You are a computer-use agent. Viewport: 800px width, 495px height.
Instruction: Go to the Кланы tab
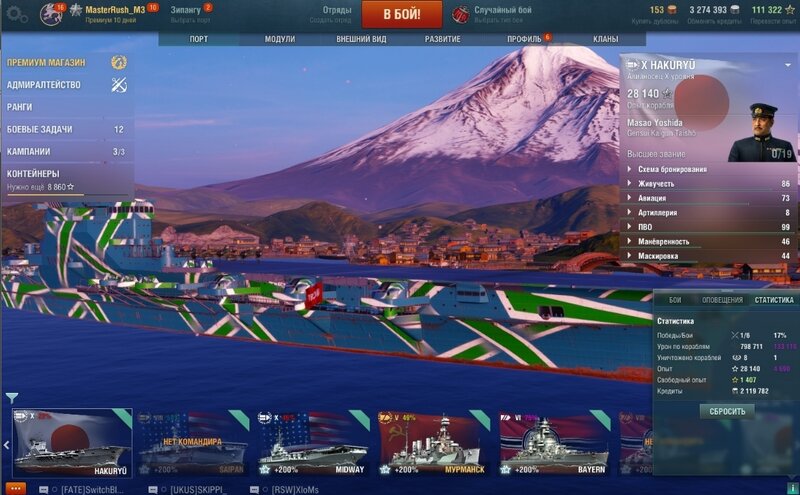[x=605, y=39]
